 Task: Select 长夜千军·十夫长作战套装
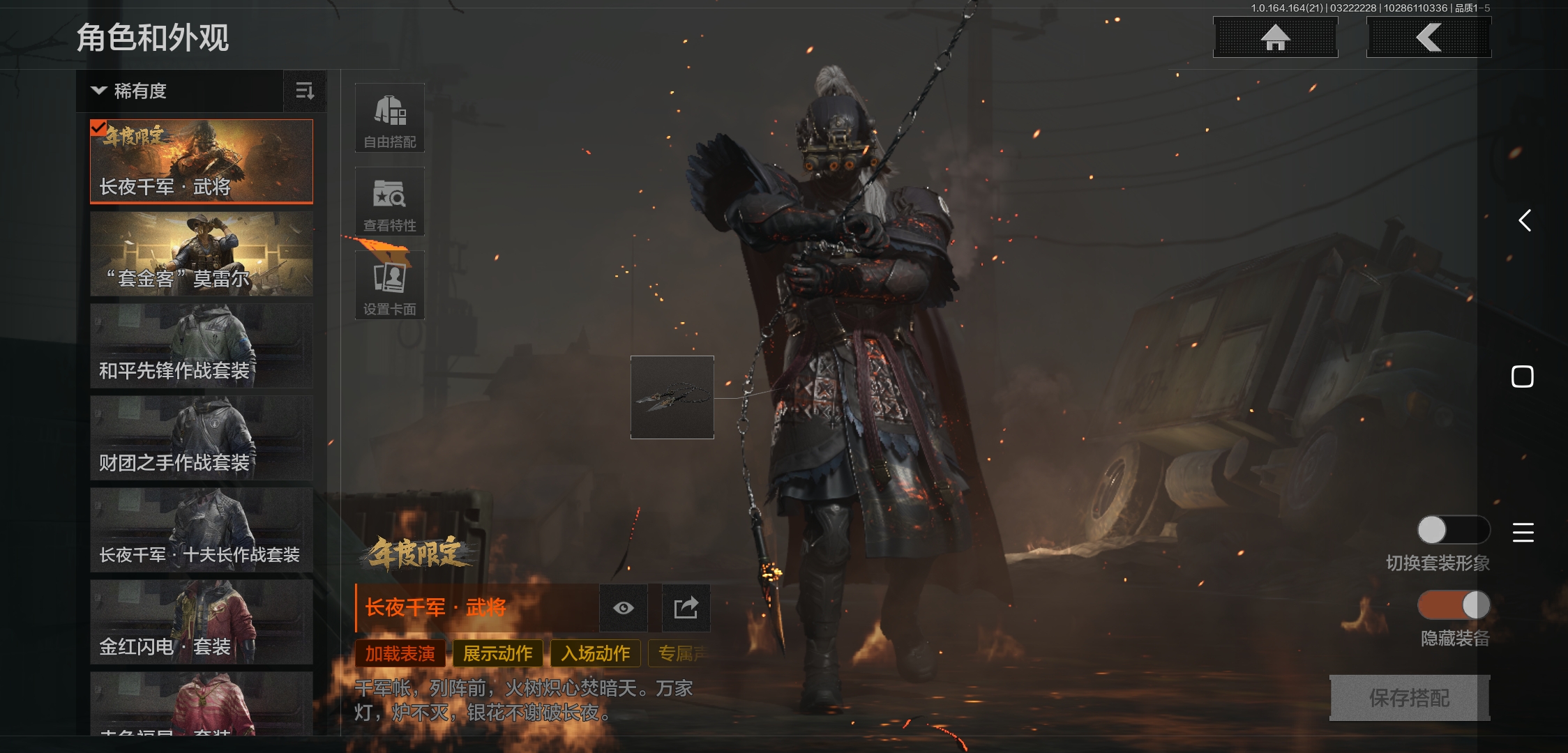202,530
